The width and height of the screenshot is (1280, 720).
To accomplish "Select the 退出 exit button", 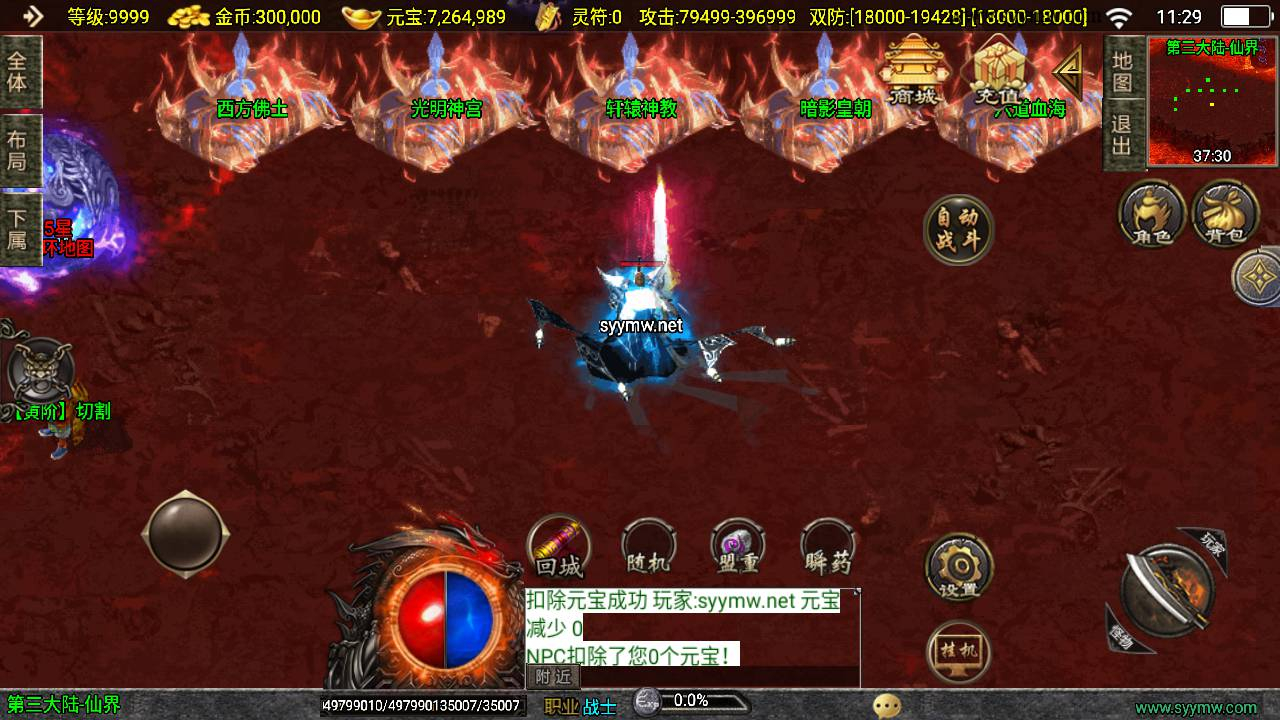I will pyautogui.click(x=1123, y=136).
